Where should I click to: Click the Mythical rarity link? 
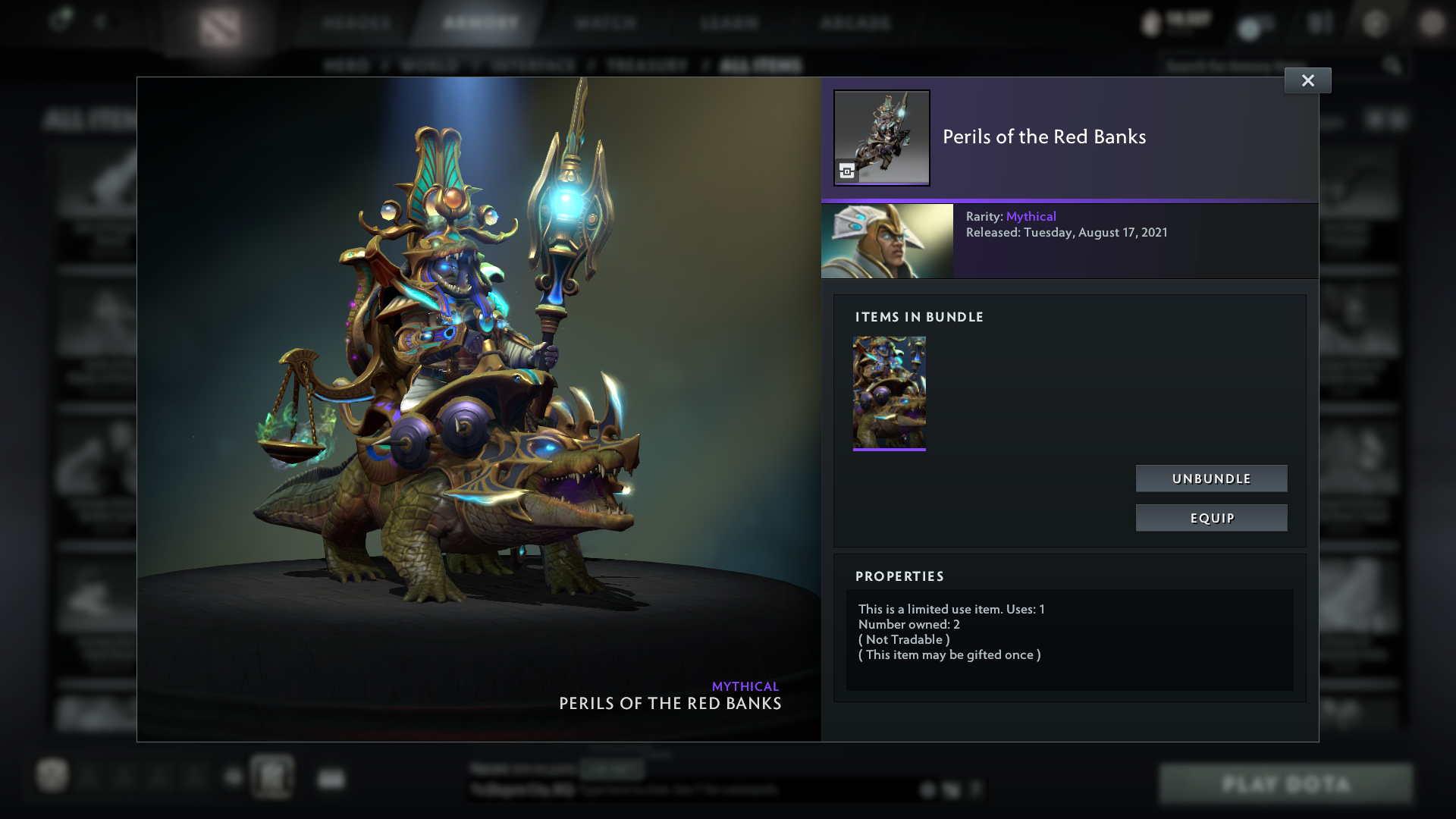[1031, 216]
